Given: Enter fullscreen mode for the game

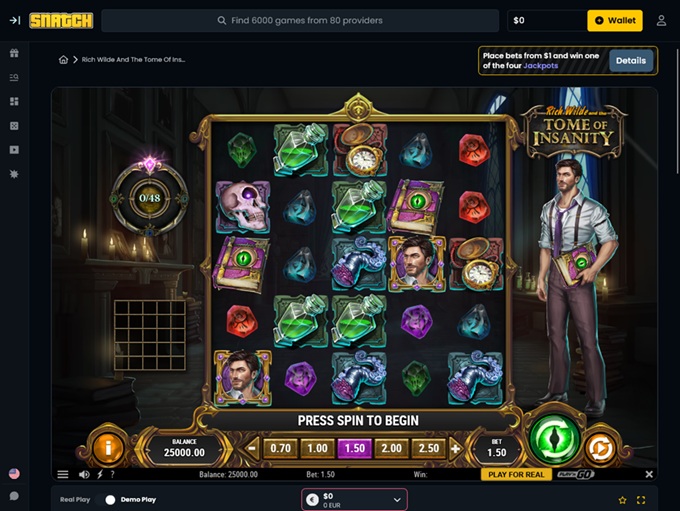Looking at the screenshot, I should click(641, 499).
